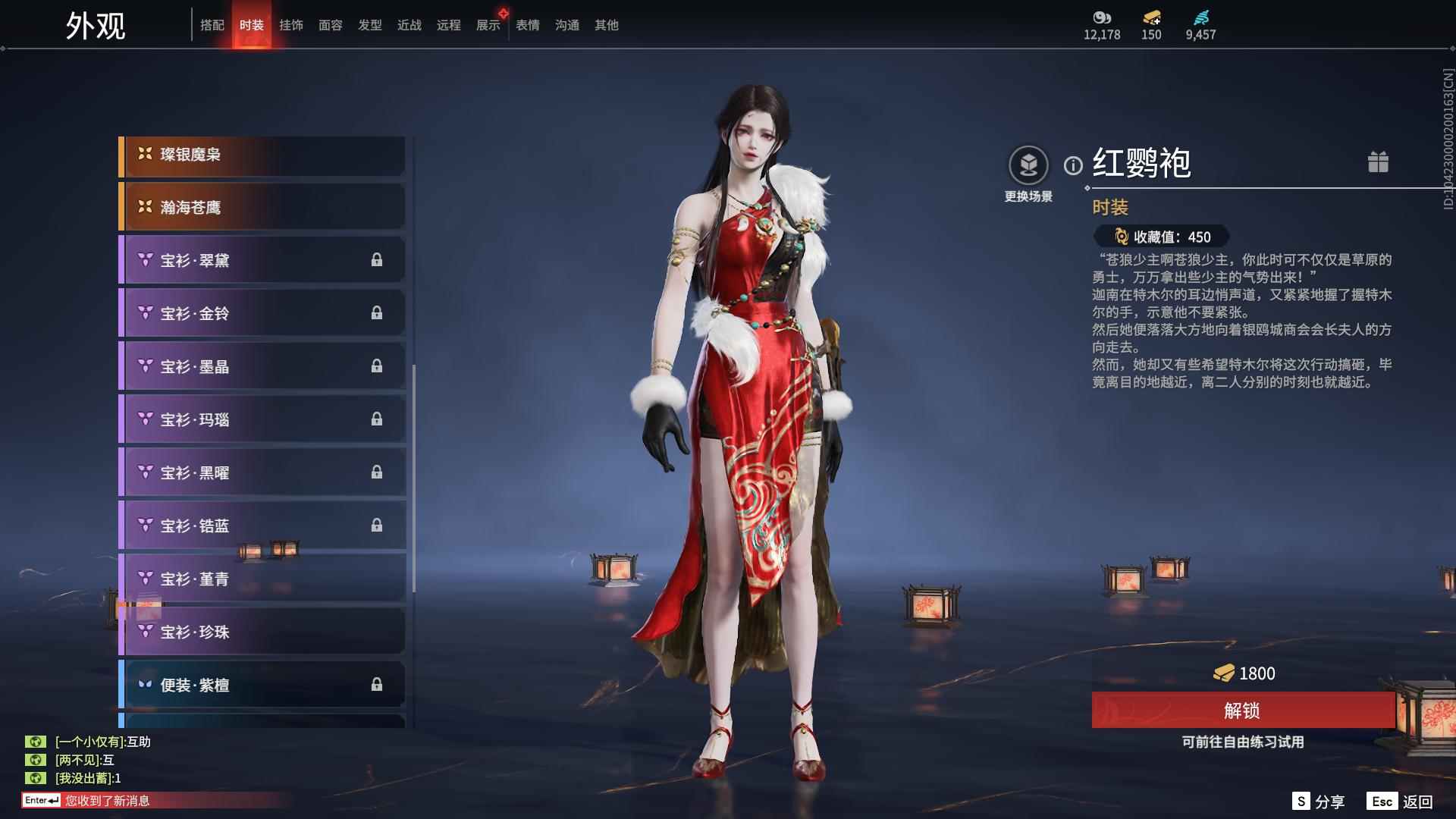Viewport: 1456px width, 819px height.
Task: Click the gold ingot currency icon showing 150
Action: pyautogui.click(x=1150, y=18)
